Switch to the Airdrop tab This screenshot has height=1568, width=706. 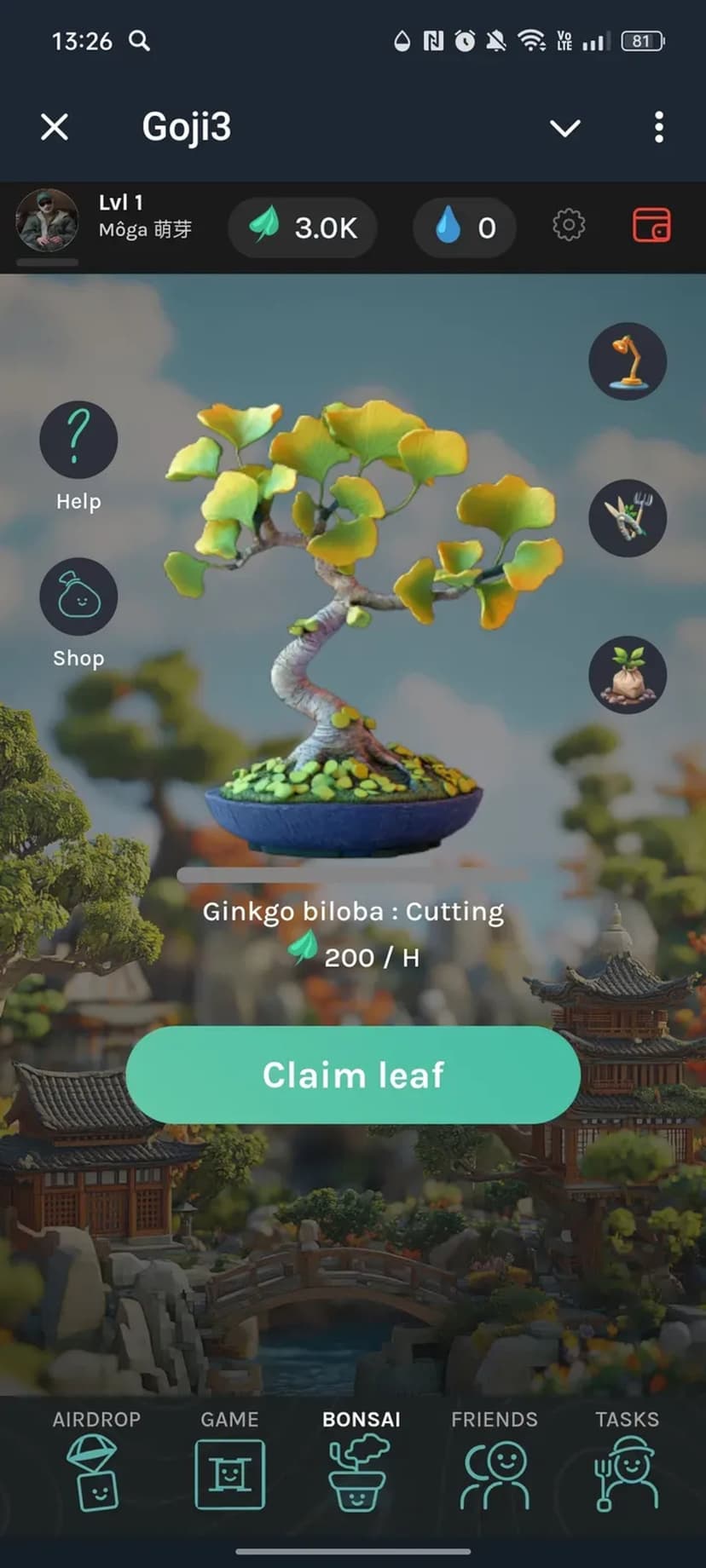click(96, 1461)
